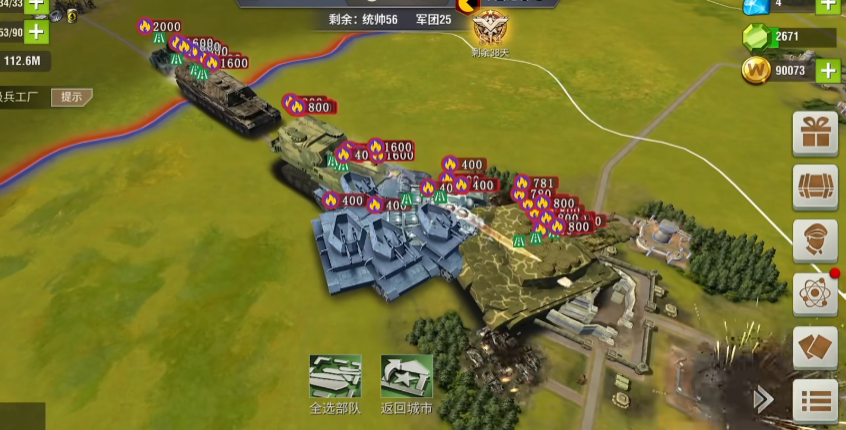Click the green gem currency icon

pyautogui.click(x=757, y=38)
